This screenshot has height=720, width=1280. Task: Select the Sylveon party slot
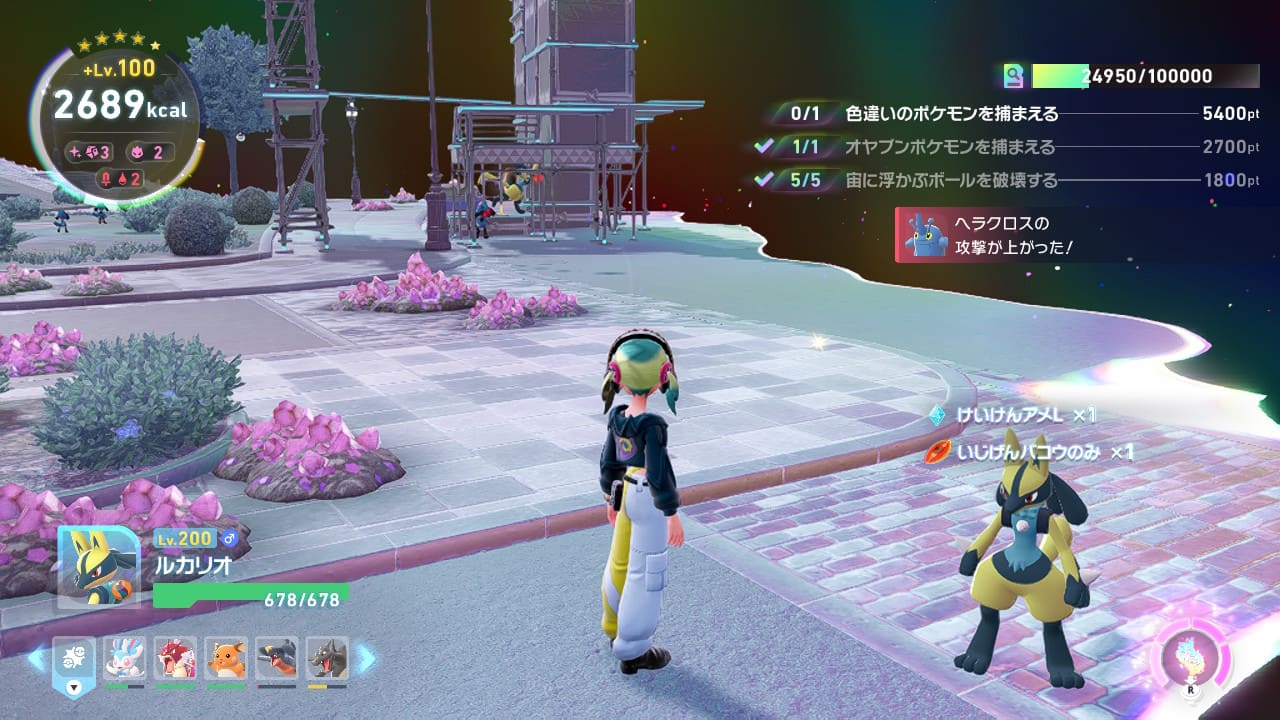(124, 658)
